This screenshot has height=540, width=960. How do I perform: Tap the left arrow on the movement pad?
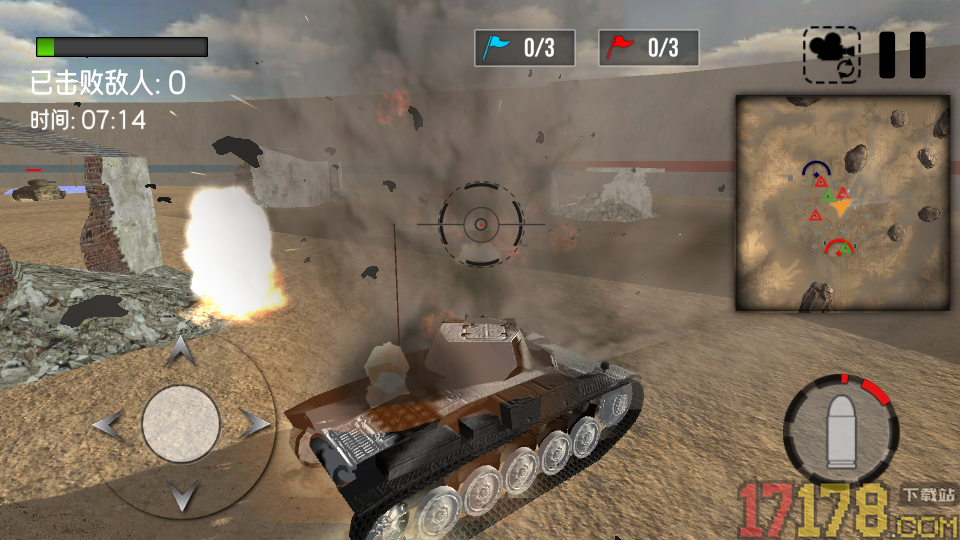[x=108, y=425]
